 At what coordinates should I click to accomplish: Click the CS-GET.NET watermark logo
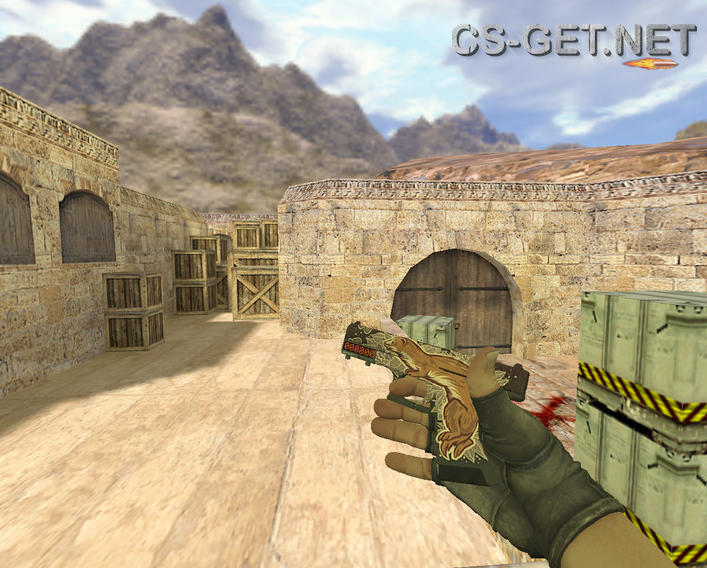pos(574,42)
